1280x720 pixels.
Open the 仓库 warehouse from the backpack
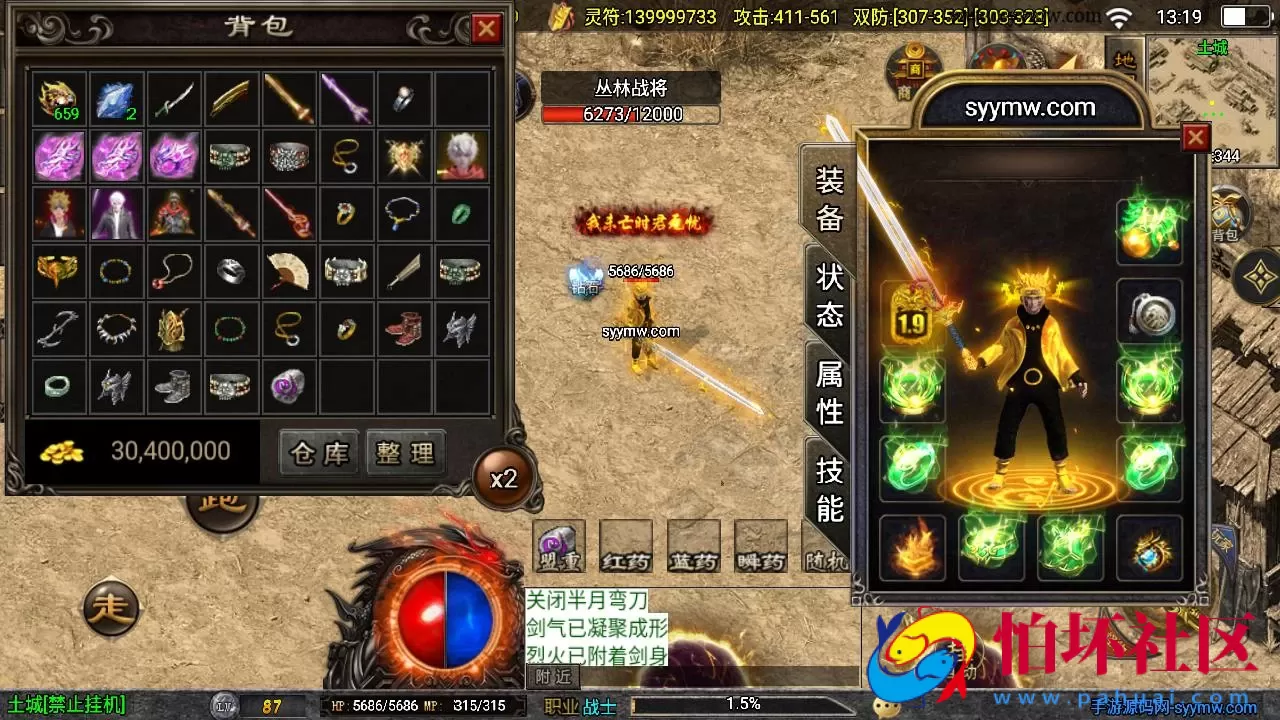pyautogui.click(x=317, y=452)
